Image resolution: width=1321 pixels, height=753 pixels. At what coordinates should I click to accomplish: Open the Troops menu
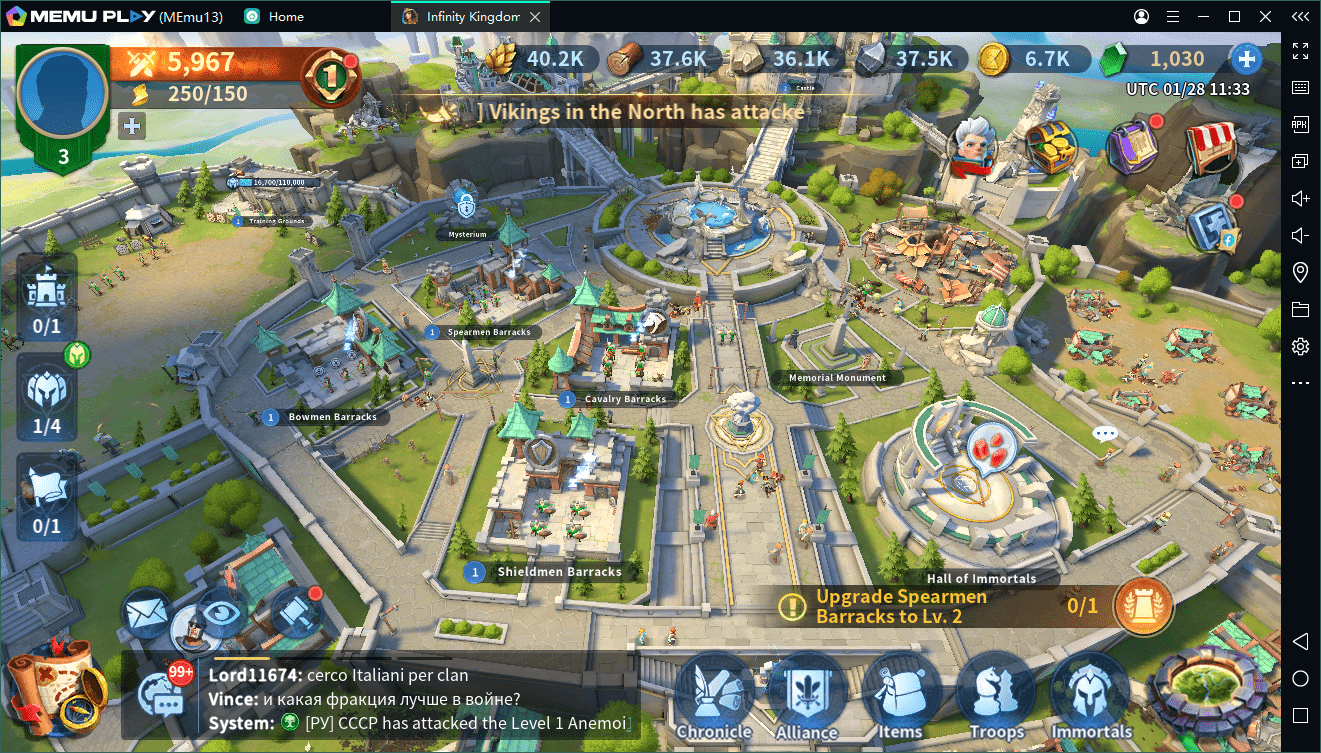tap(995, 695)
